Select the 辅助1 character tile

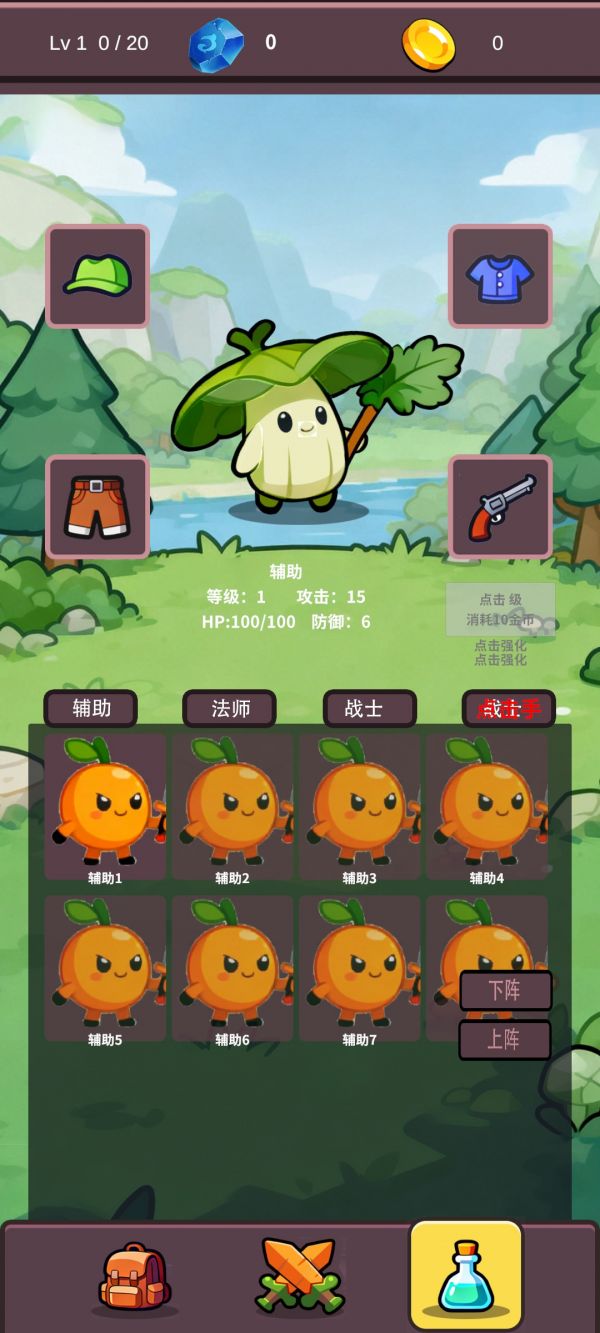coord(105,807)
